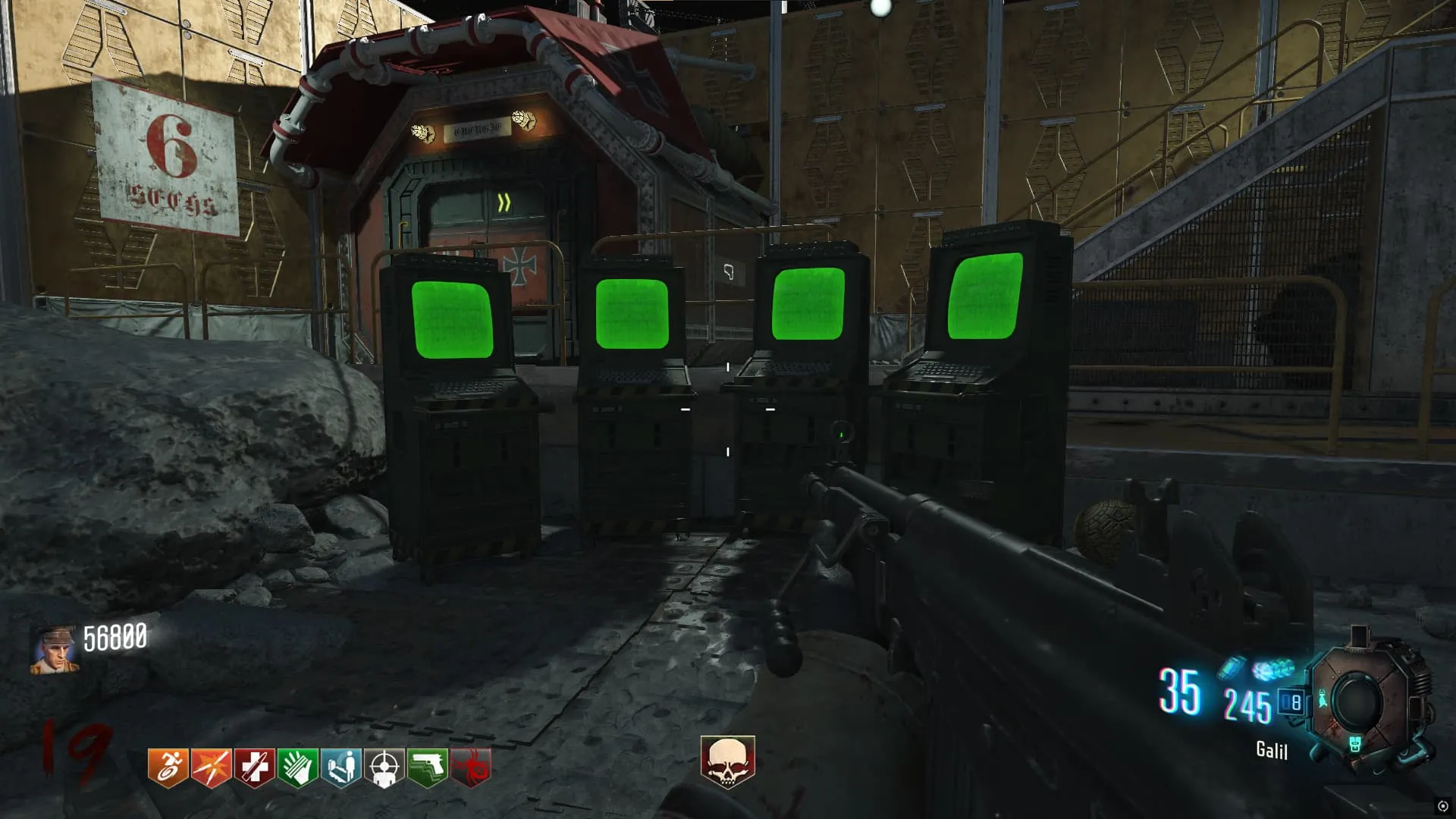The height and width of the screenshot is (819, 1456).
Task: Select the green hand Speed Cola perk
Action: click(x=297, y=767)
